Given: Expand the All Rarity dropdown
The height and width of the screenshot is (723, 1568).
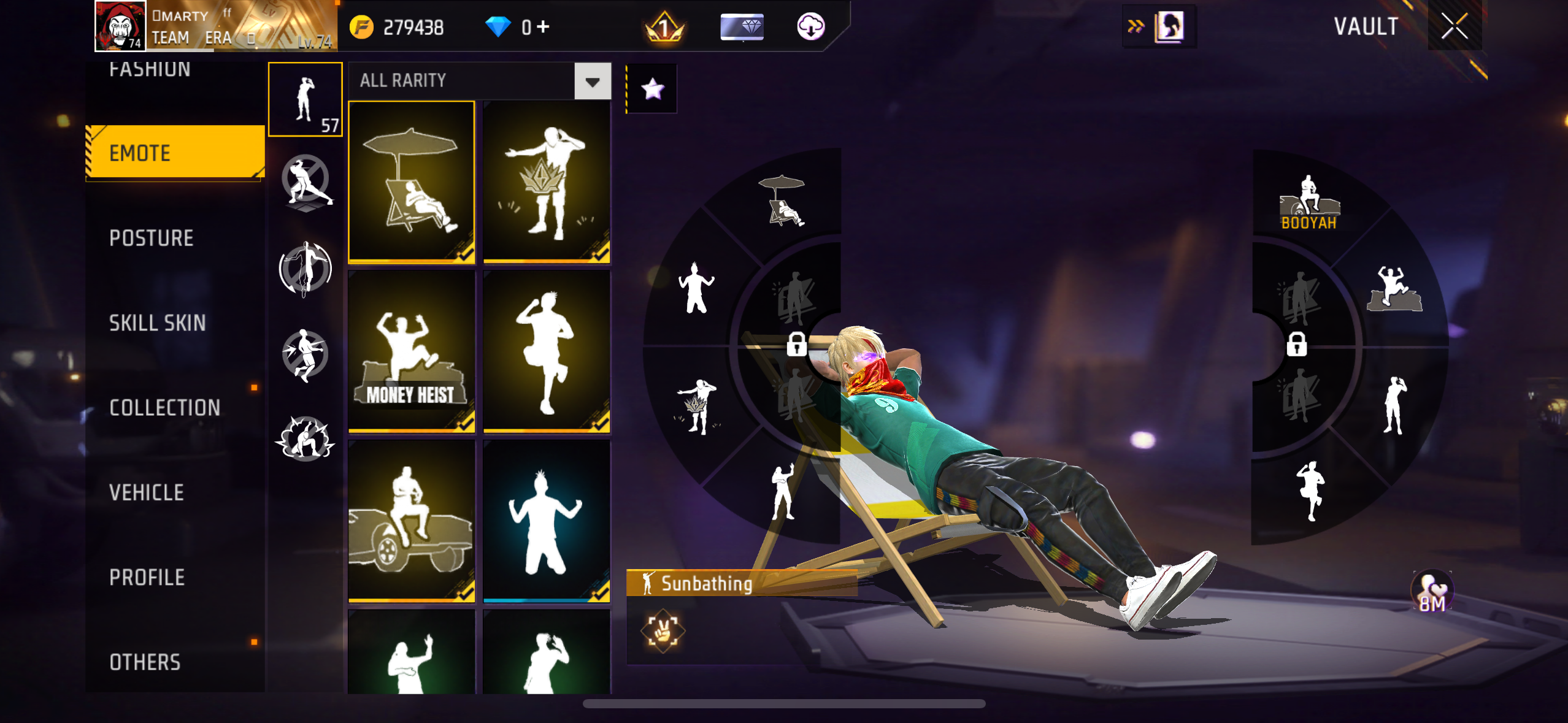Looking at the screenshot, I should click(x=593, y=81).
